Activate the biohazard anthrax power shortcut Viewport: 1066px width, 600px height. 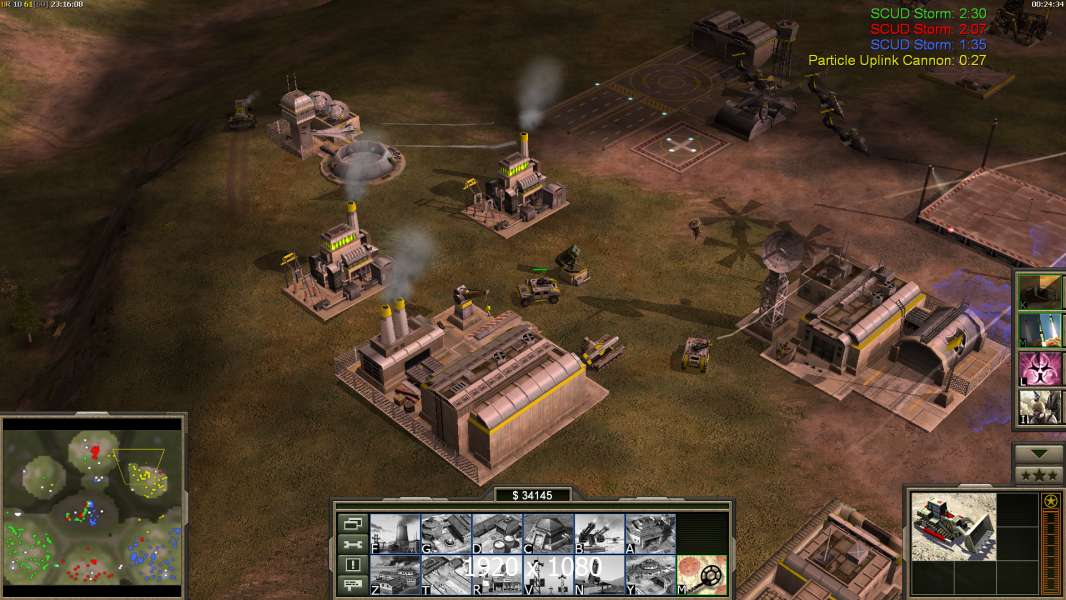(x=1042, y=369)
